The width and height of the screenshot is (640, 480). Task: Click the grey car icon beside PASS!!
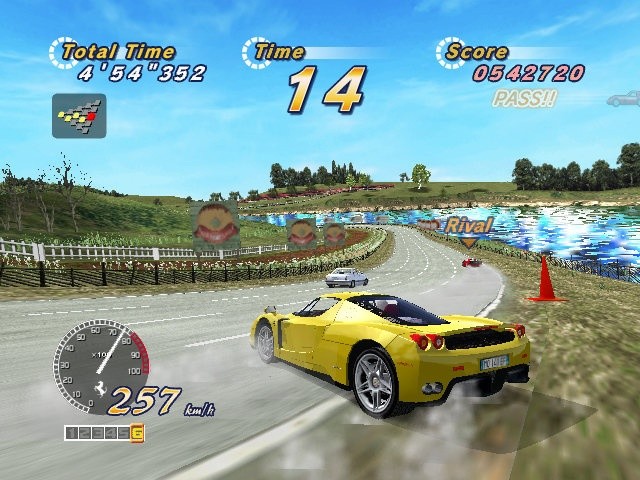[x=624, y=99]
